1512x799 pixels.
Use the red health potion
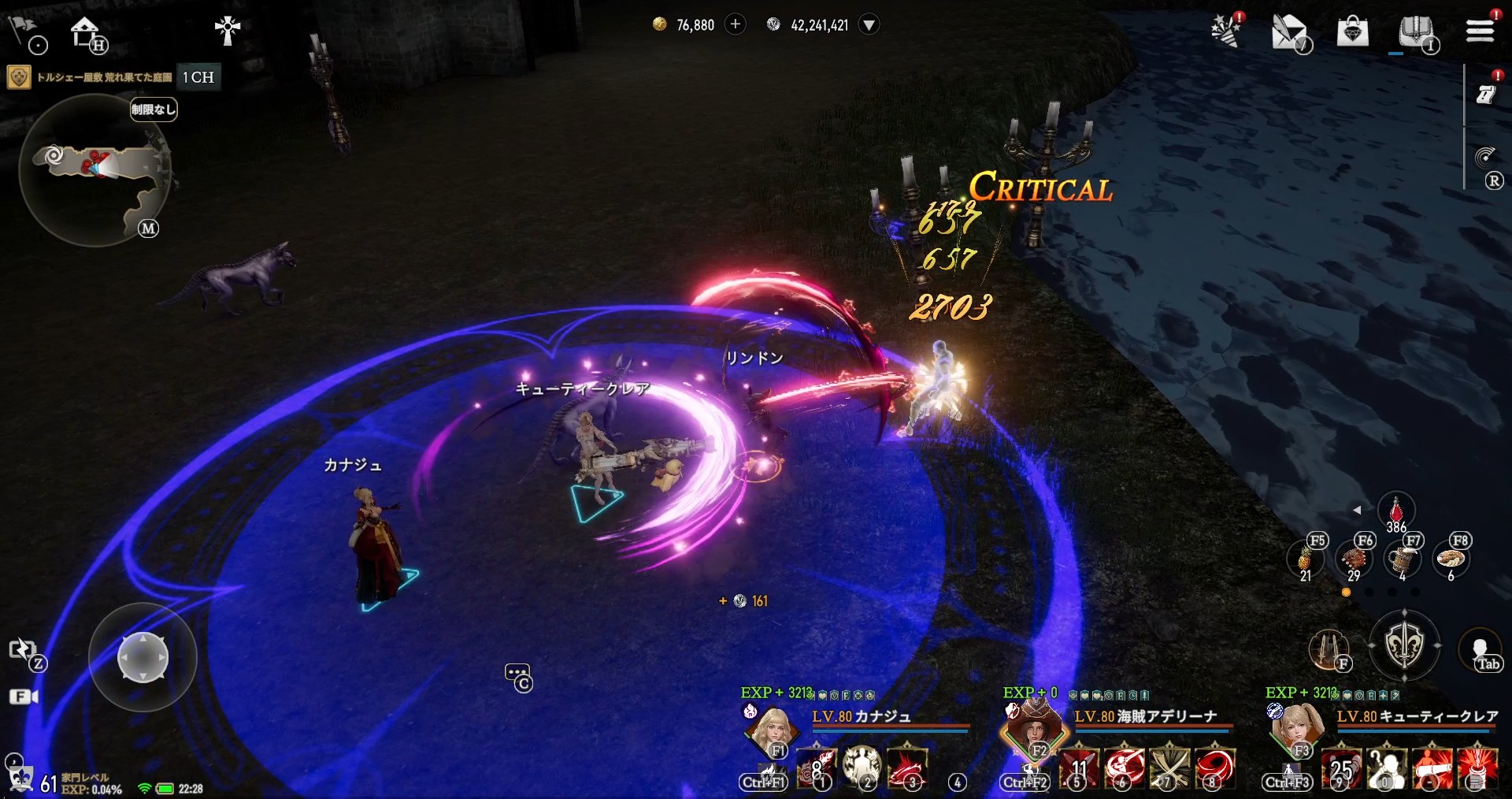(x=1395, y=511)
